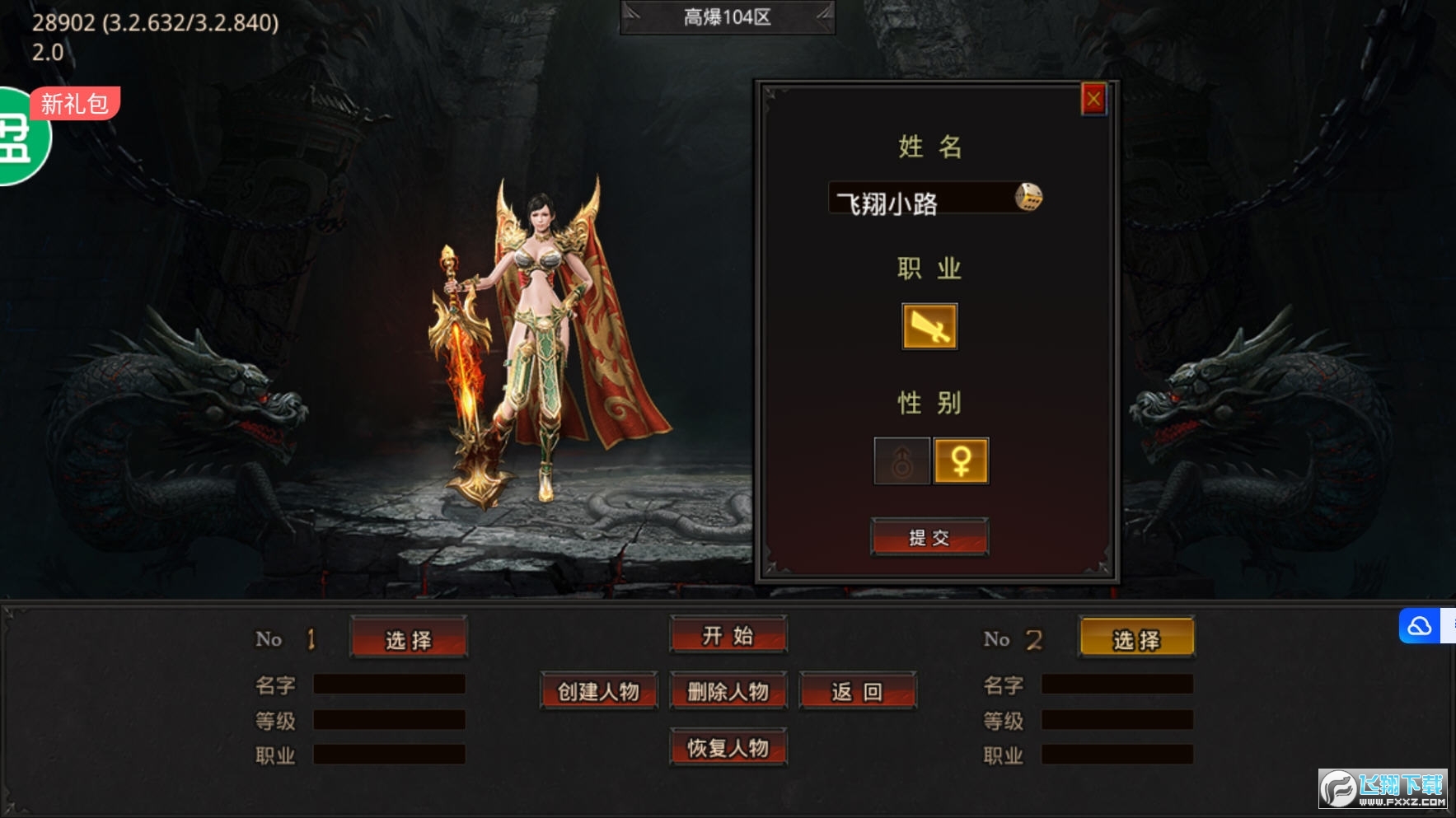The width and height of the screenshot is (1456, 818).
Task: Select the warrior sword class icon
Action: tap(929, 327)
